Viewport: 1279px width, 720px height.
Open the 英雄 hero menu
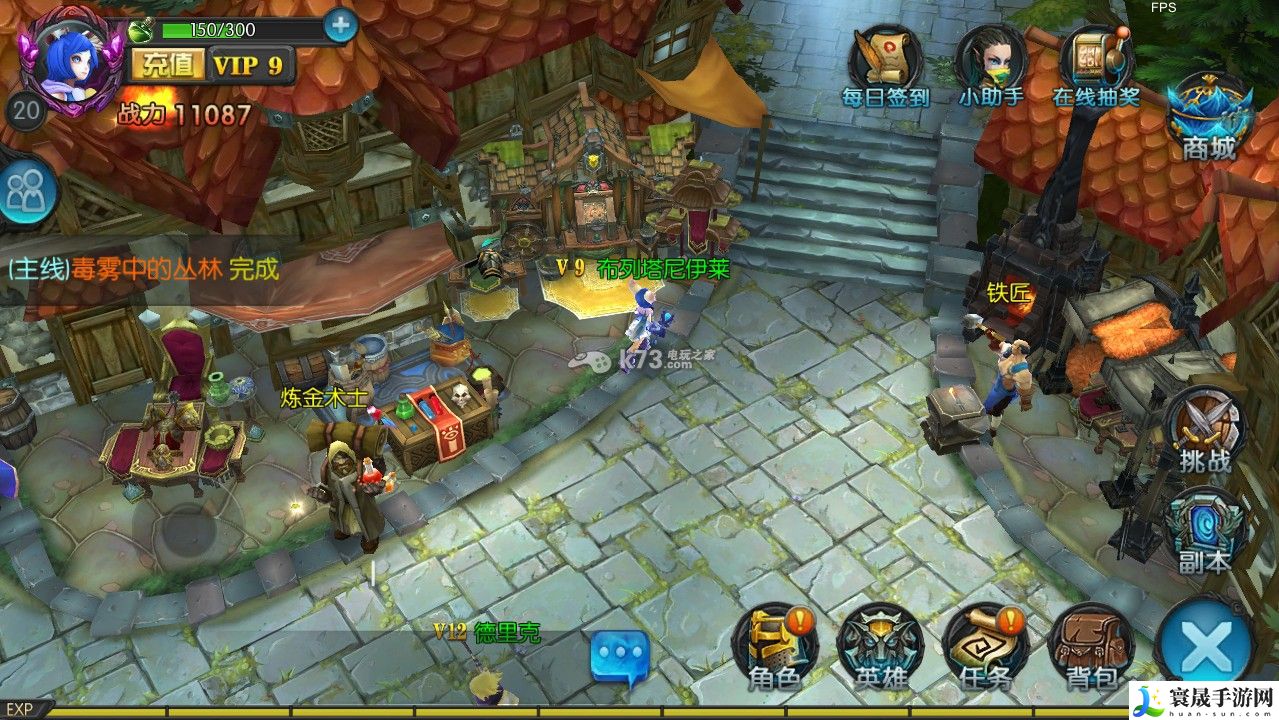pos(880,647)
